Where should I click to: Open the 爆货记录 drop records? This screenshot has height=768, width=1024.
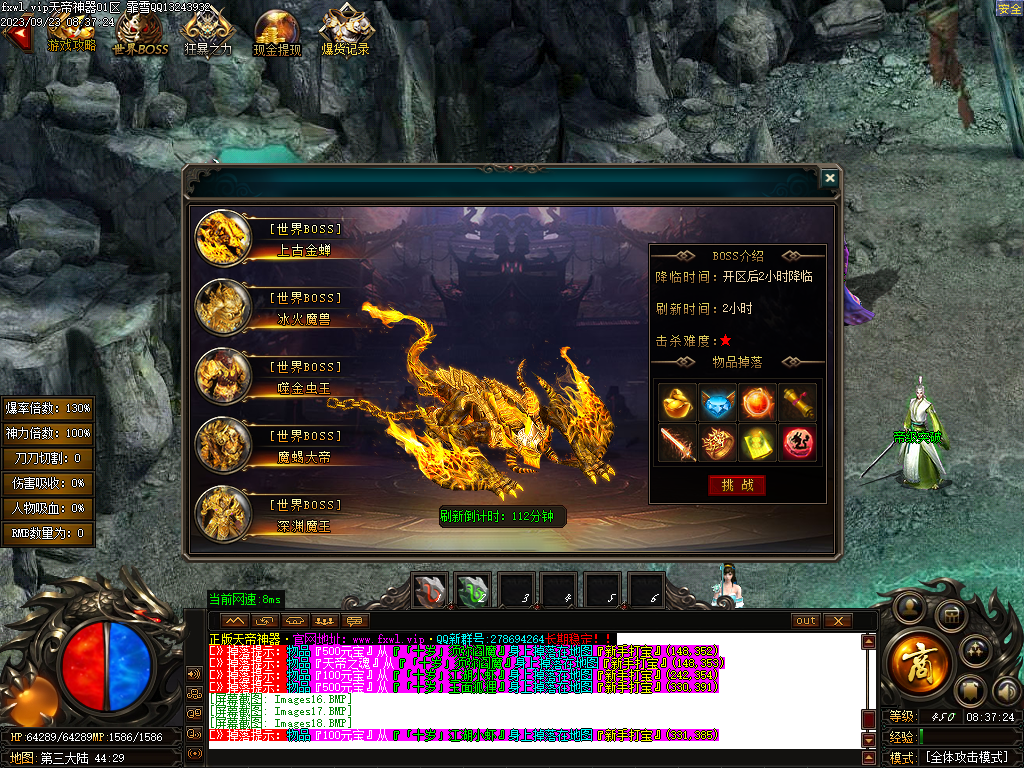click(x=345, y=32)
